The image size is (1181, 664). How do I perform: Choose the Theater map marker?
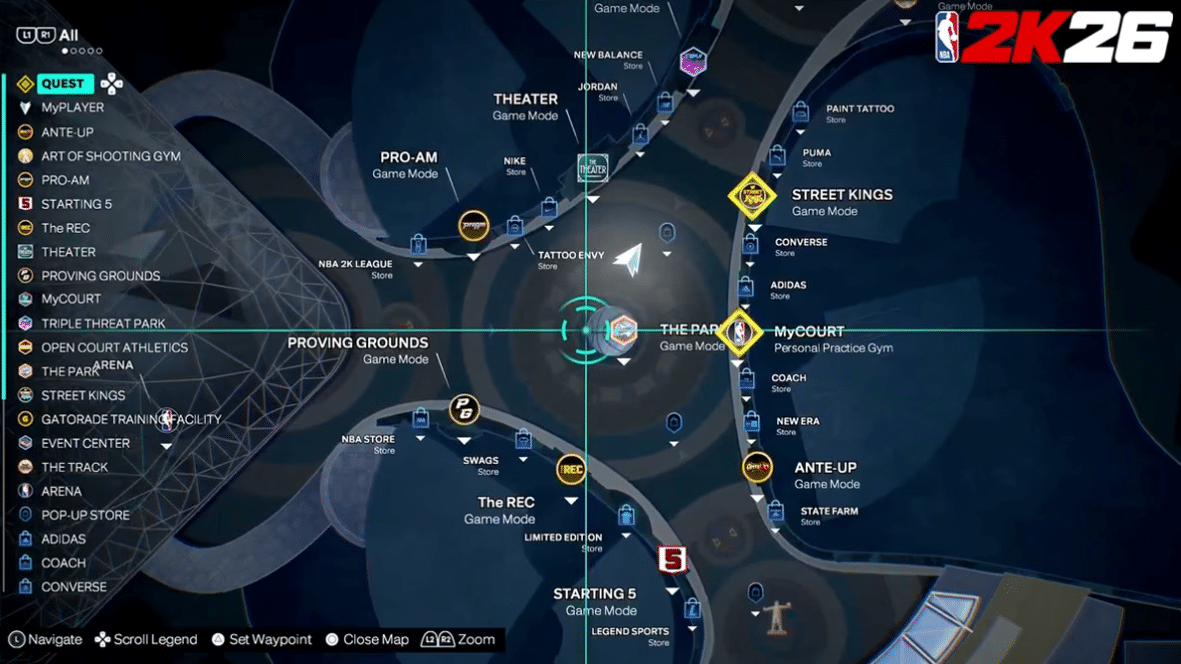593,169
